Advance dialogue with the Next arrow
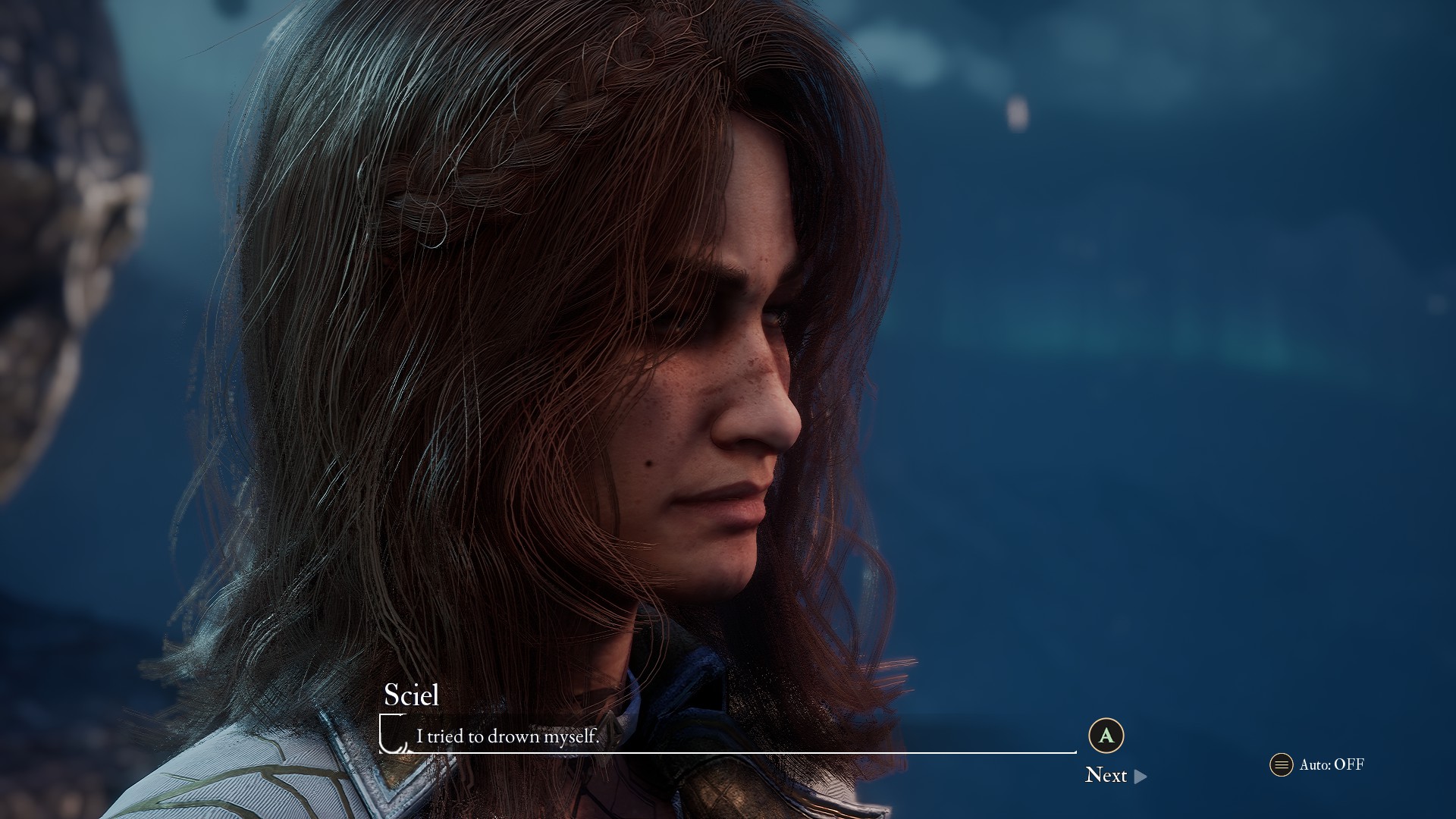 point(1140,776)
